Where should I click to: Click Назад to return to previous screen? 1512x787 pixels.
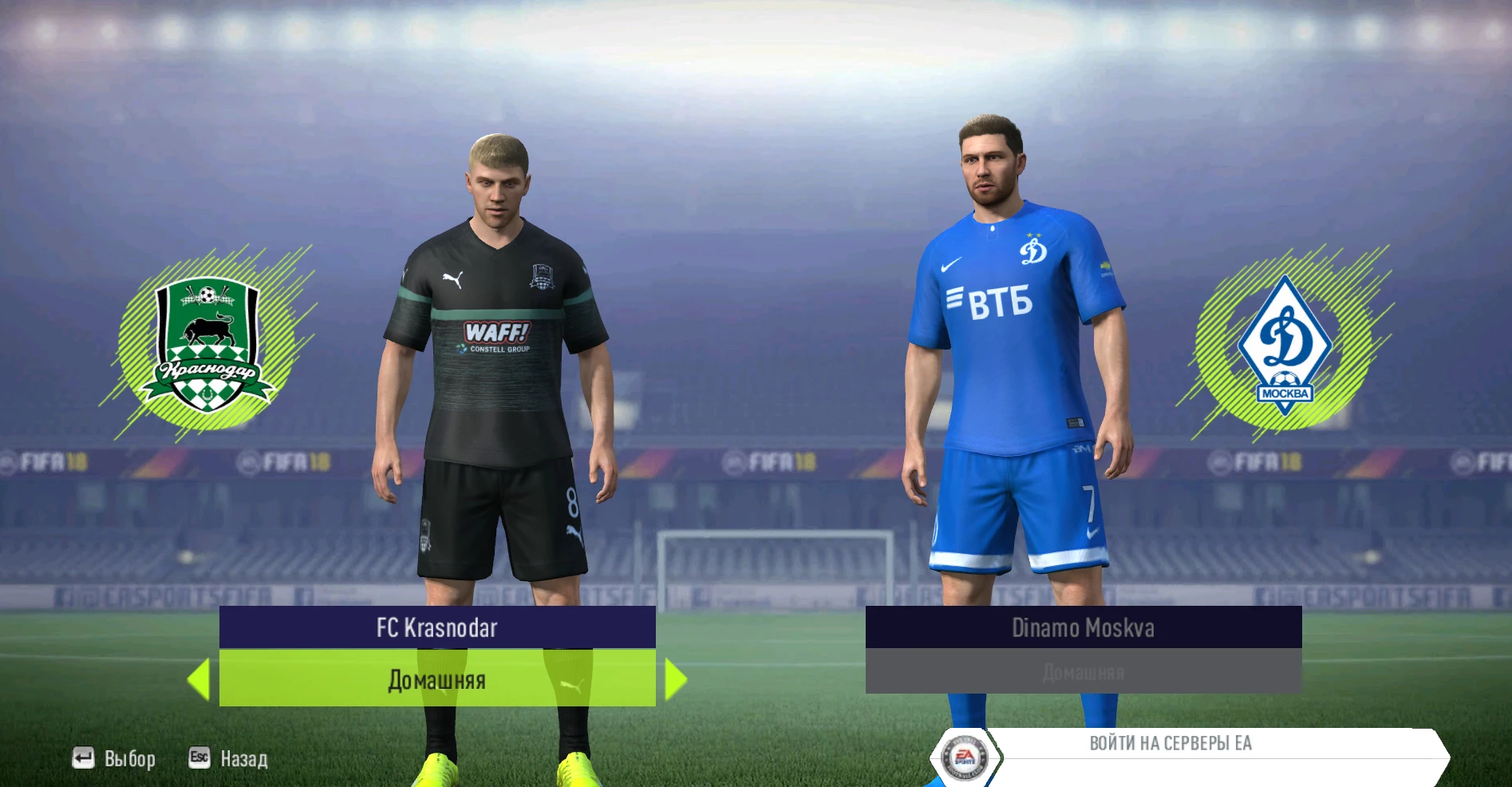[245, 759]
